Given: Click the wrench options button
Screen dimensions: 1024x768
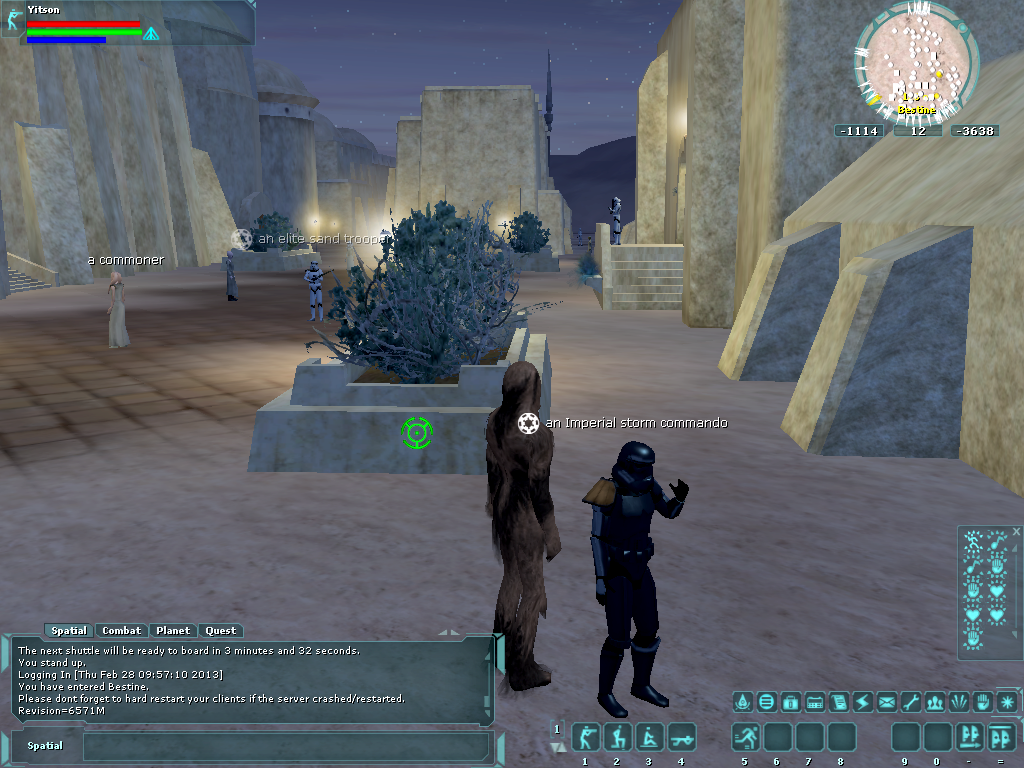Looking at the screenshot, I should pos(911,702).
